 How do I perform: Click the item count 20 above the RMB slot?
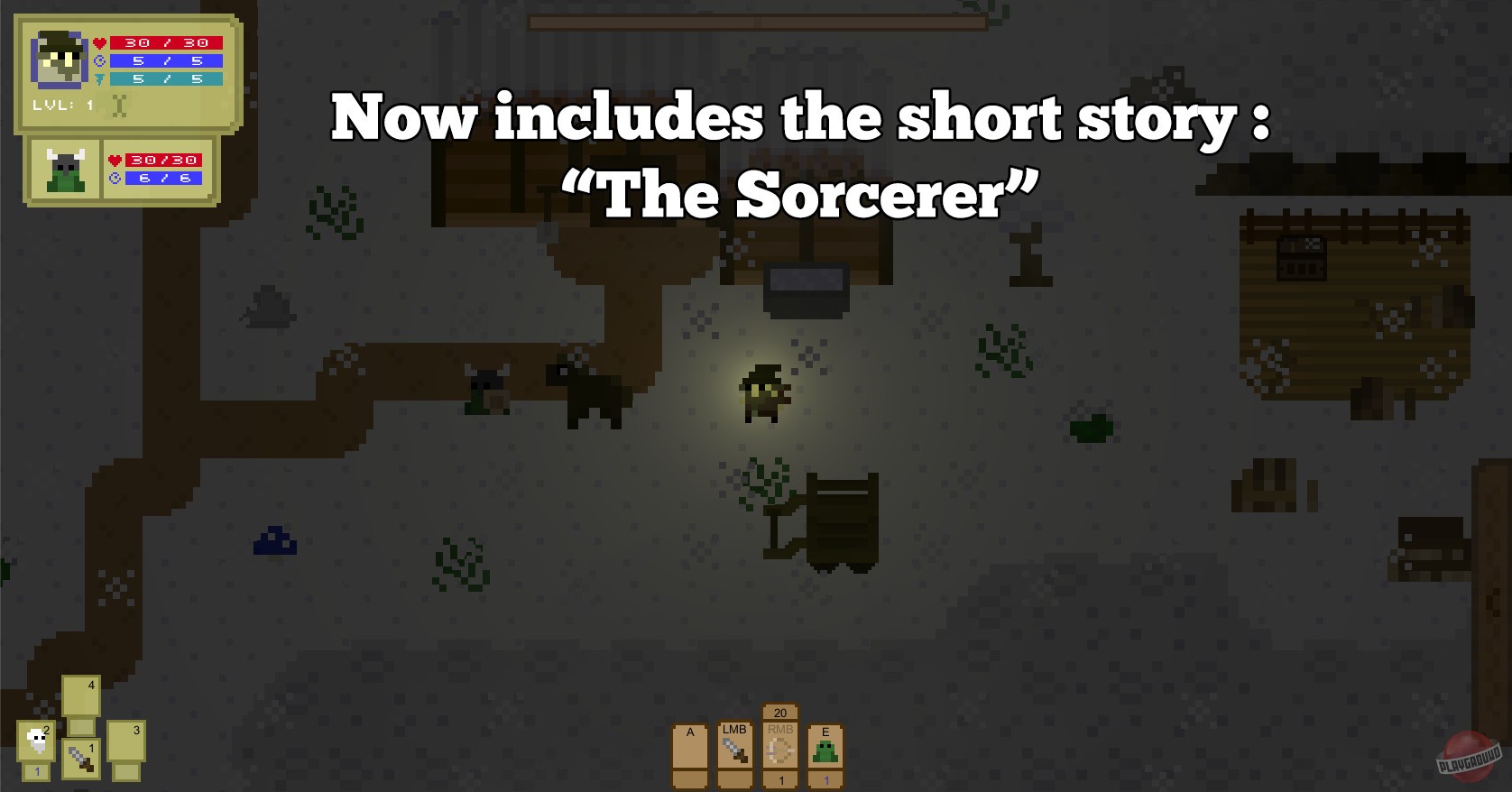[779, 712]
